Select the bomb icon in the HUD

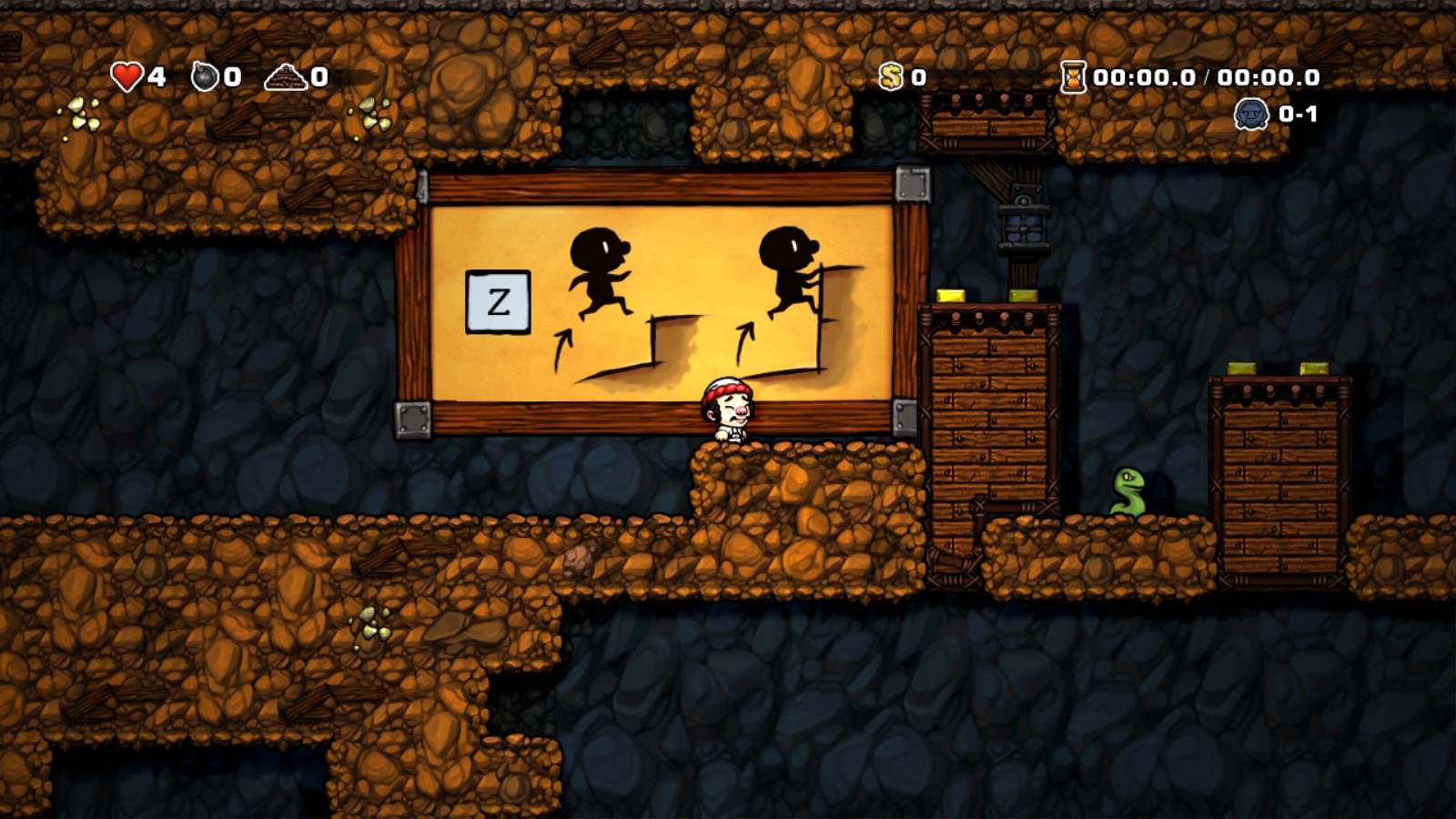(205, 76)
